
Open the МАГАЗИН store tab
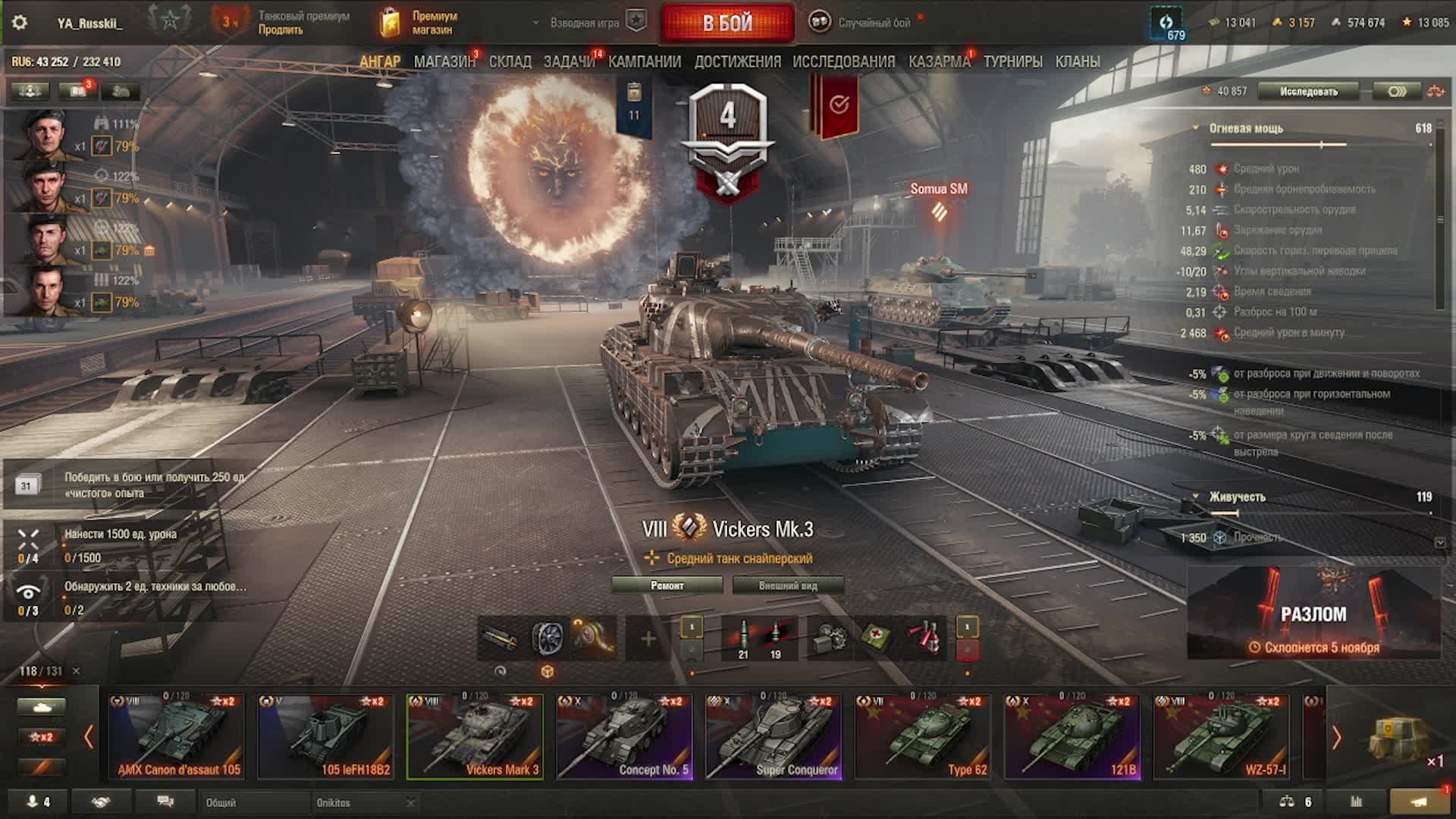pos(444,62)
